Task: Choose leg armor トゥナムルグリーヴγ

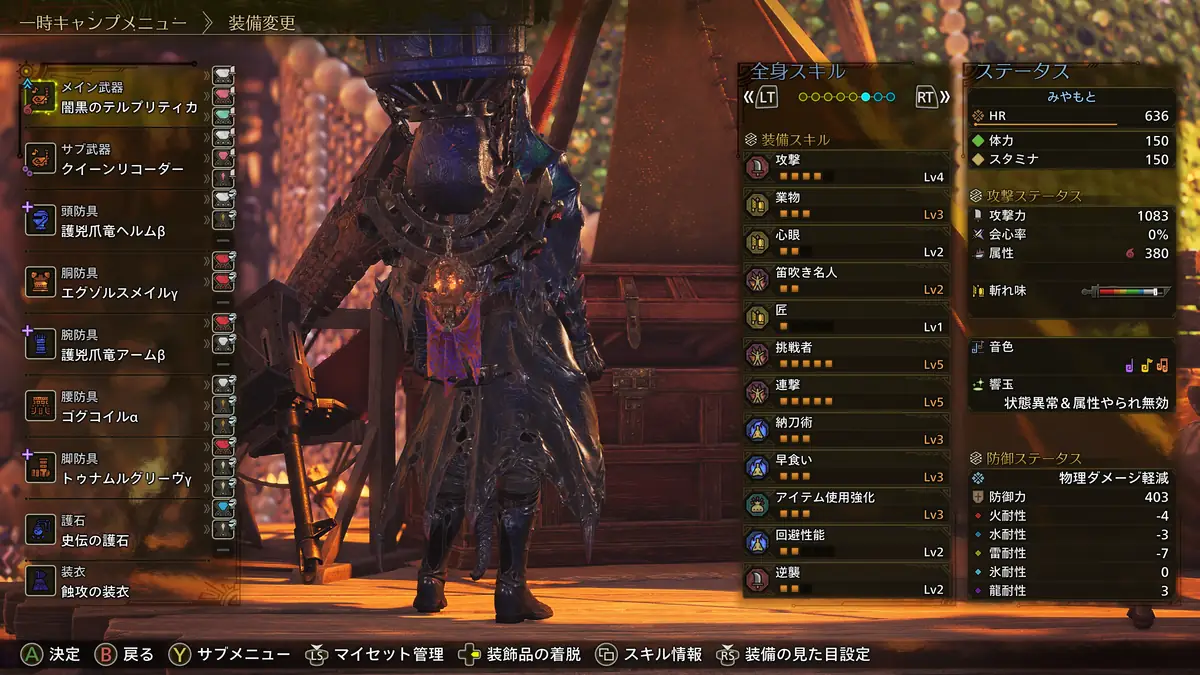Action: [x=120, y=468]
